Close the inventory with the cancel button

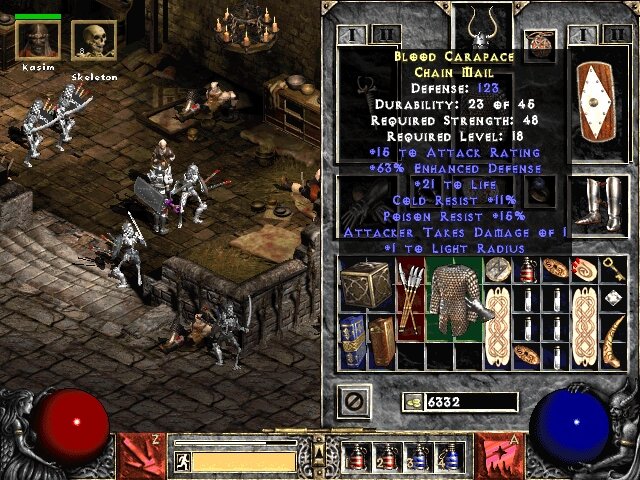(x=354, y=401)
